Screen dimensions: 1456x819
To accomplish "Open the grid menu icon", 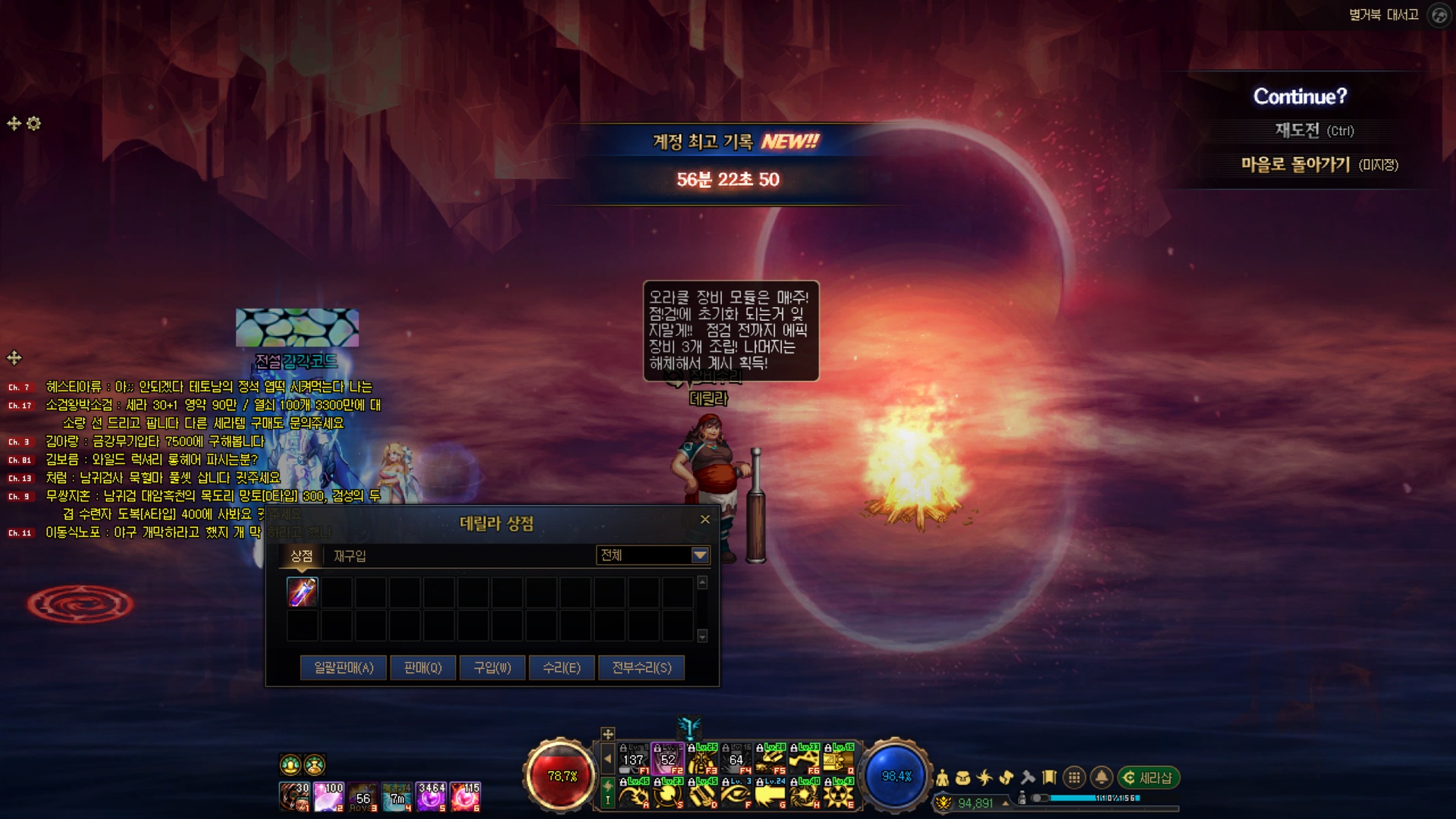I will point(1074,777).
